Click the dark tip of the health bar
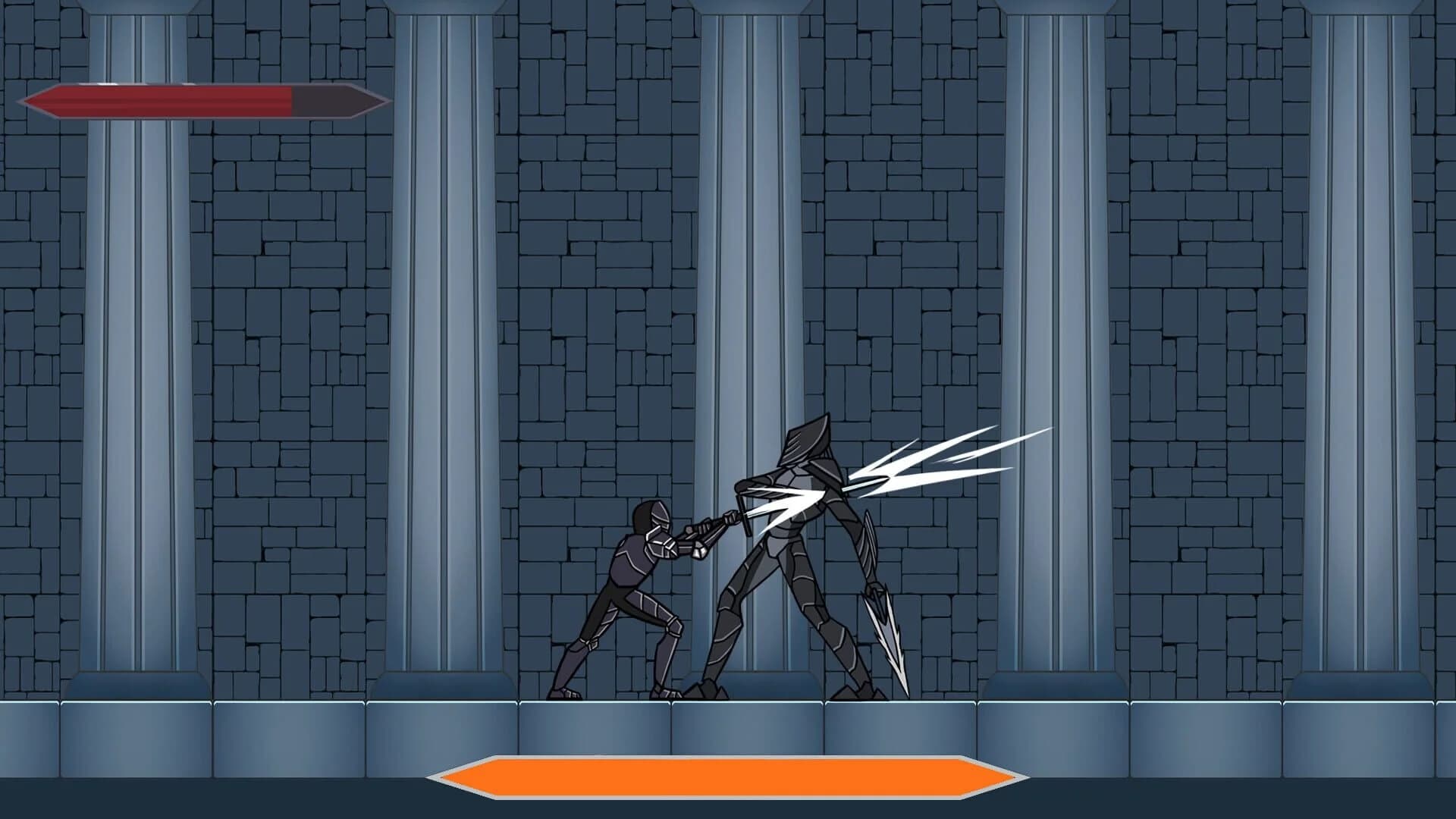Viewport: 1456px width, 819px height. (341, 101)
